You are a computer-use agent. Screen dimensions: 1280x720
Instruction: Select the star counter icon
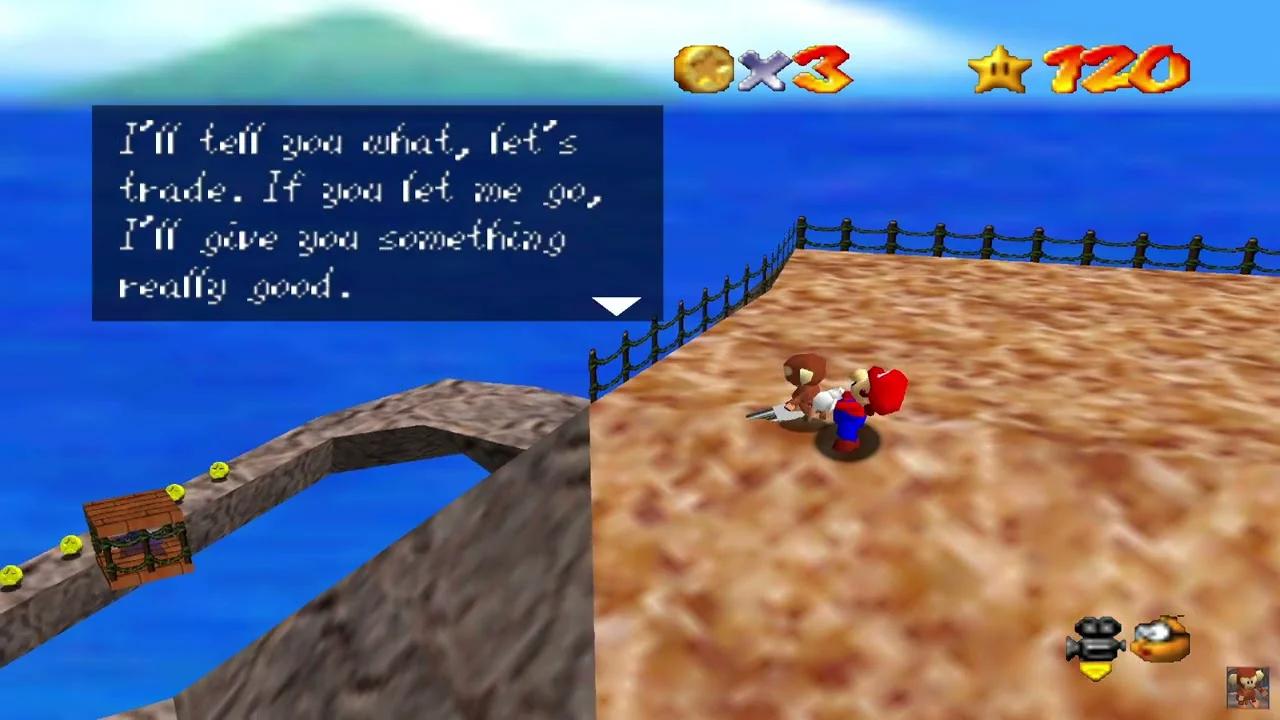pyautogui.click(x=997, y=68)
